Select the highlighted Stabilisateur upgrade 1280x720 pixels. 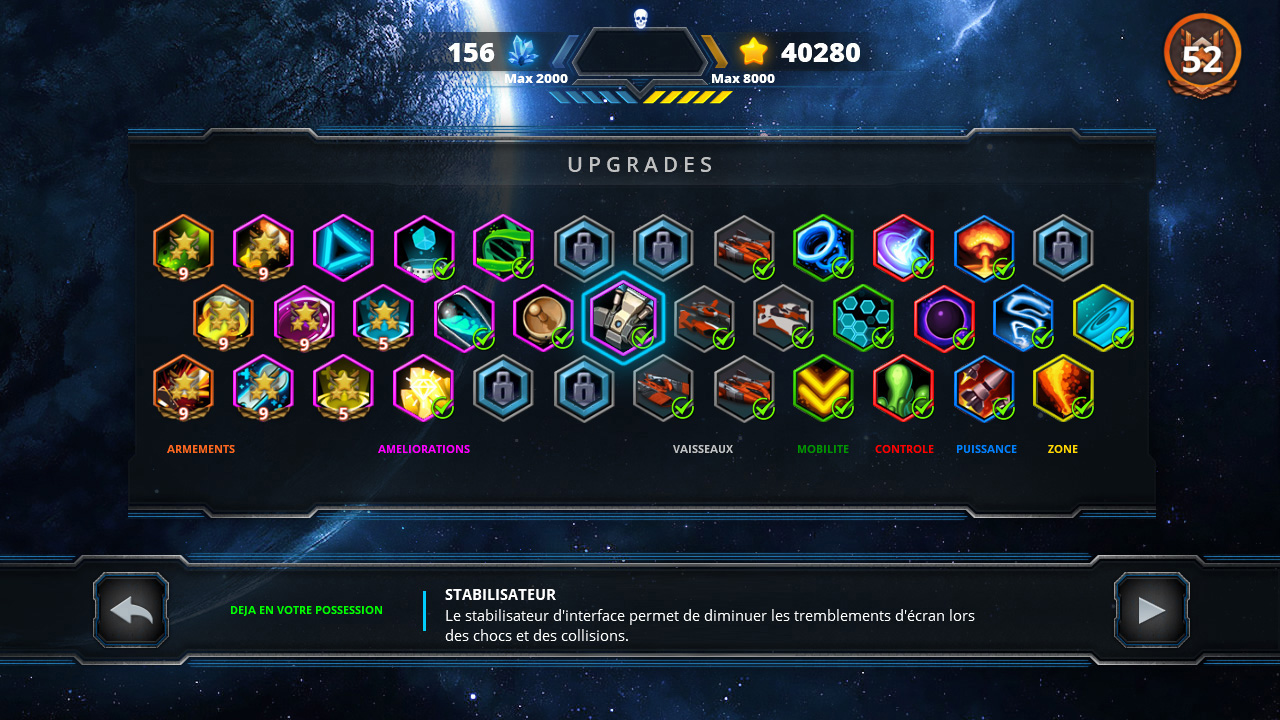(622, 318)
